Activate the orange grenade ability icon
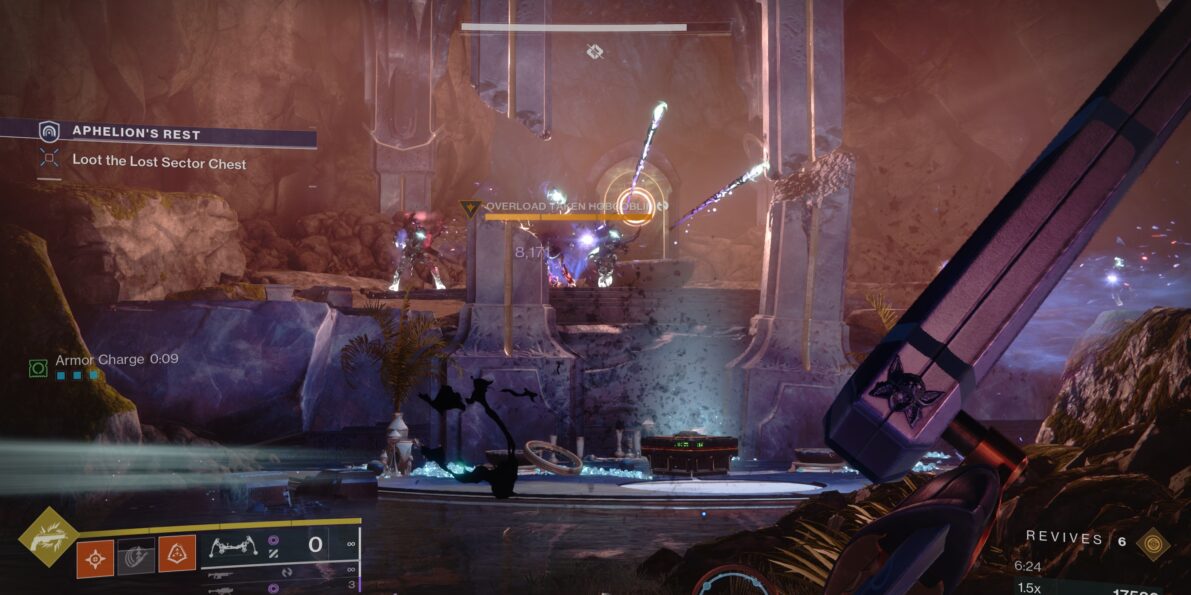The width and height of the screenshot is (1191, 595). [96, 556]
